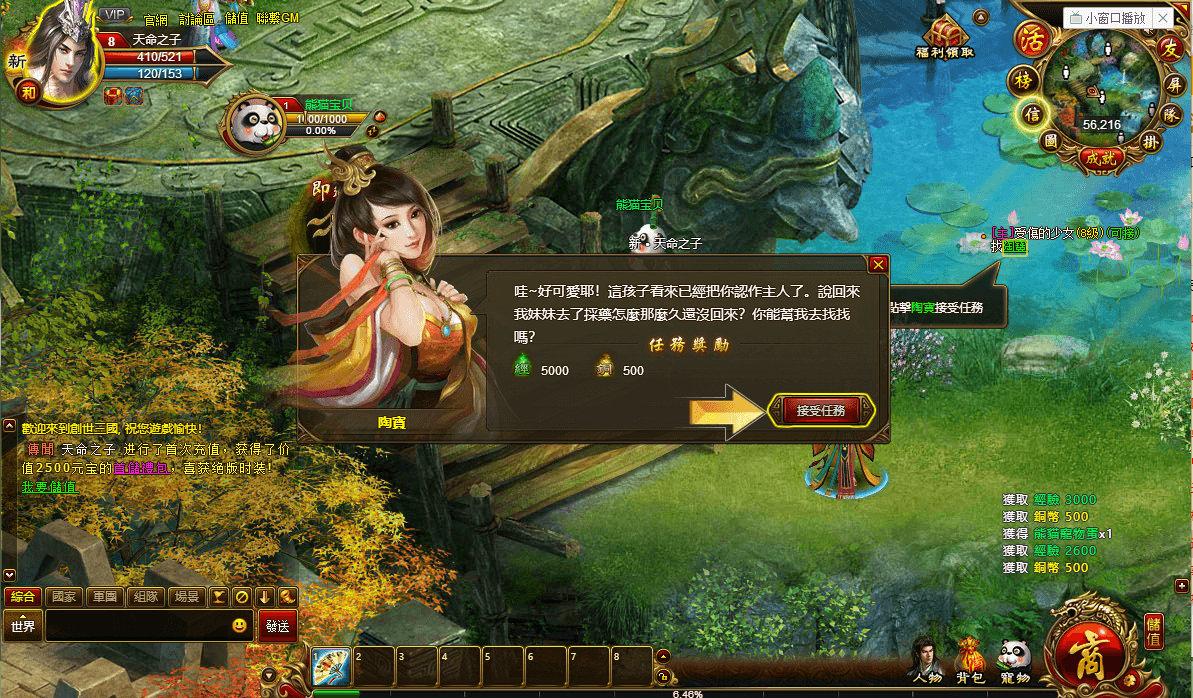
Task: Open the 官網 official site link
Action: (x=156, y=19)
